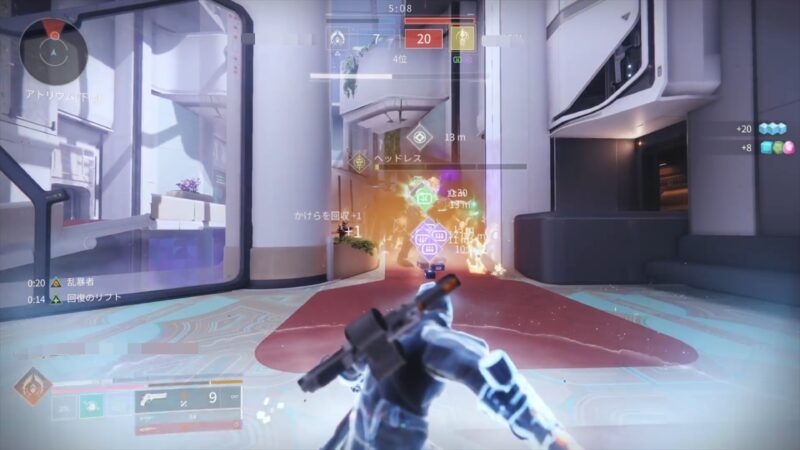The height and width of the screenshot is (450, 800).
Task: Click the 乱暴者 buff icon
Action: coord(56,283)
